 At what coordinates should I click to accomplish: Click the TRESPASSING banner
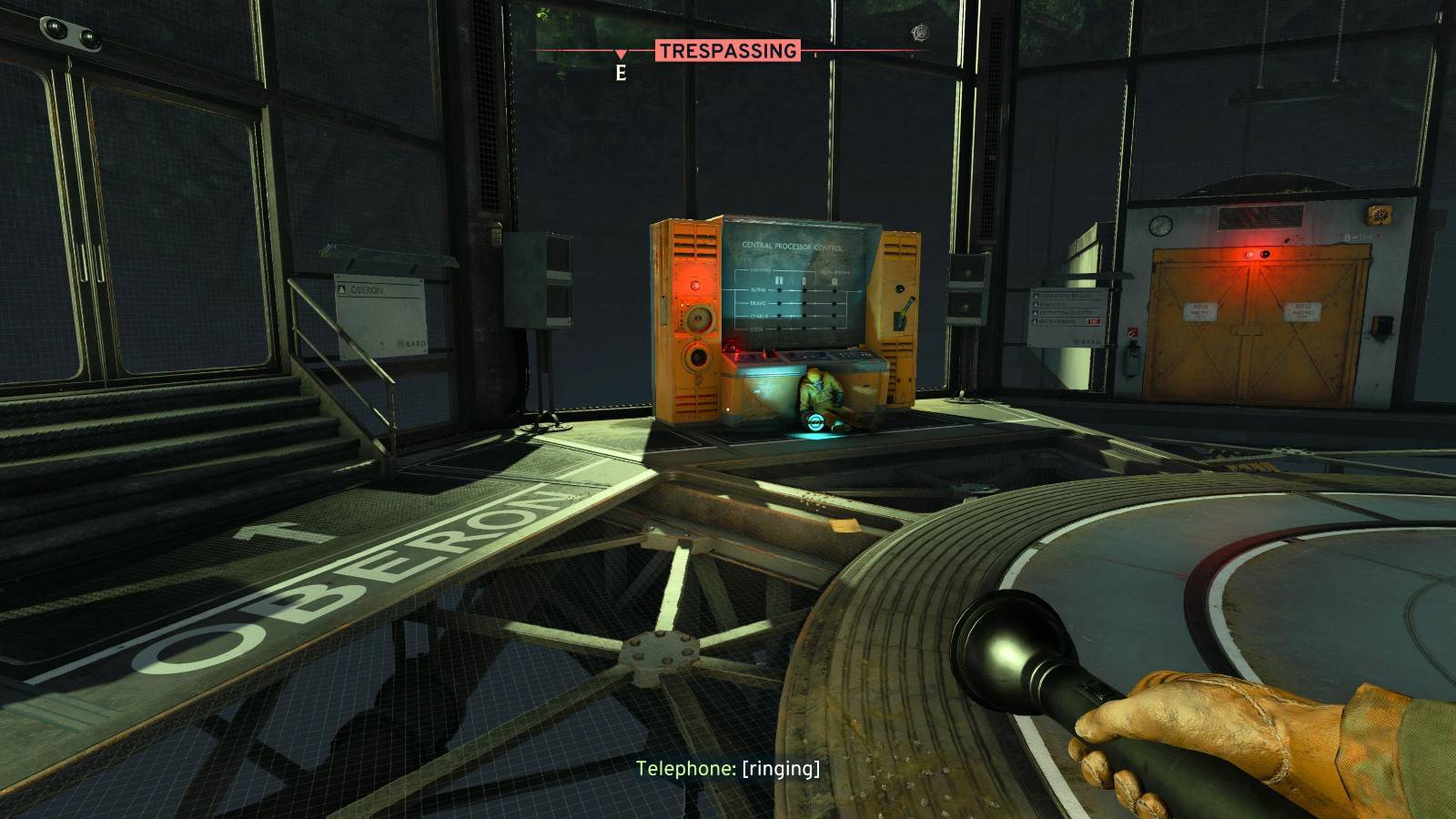[x=728, y=50]
